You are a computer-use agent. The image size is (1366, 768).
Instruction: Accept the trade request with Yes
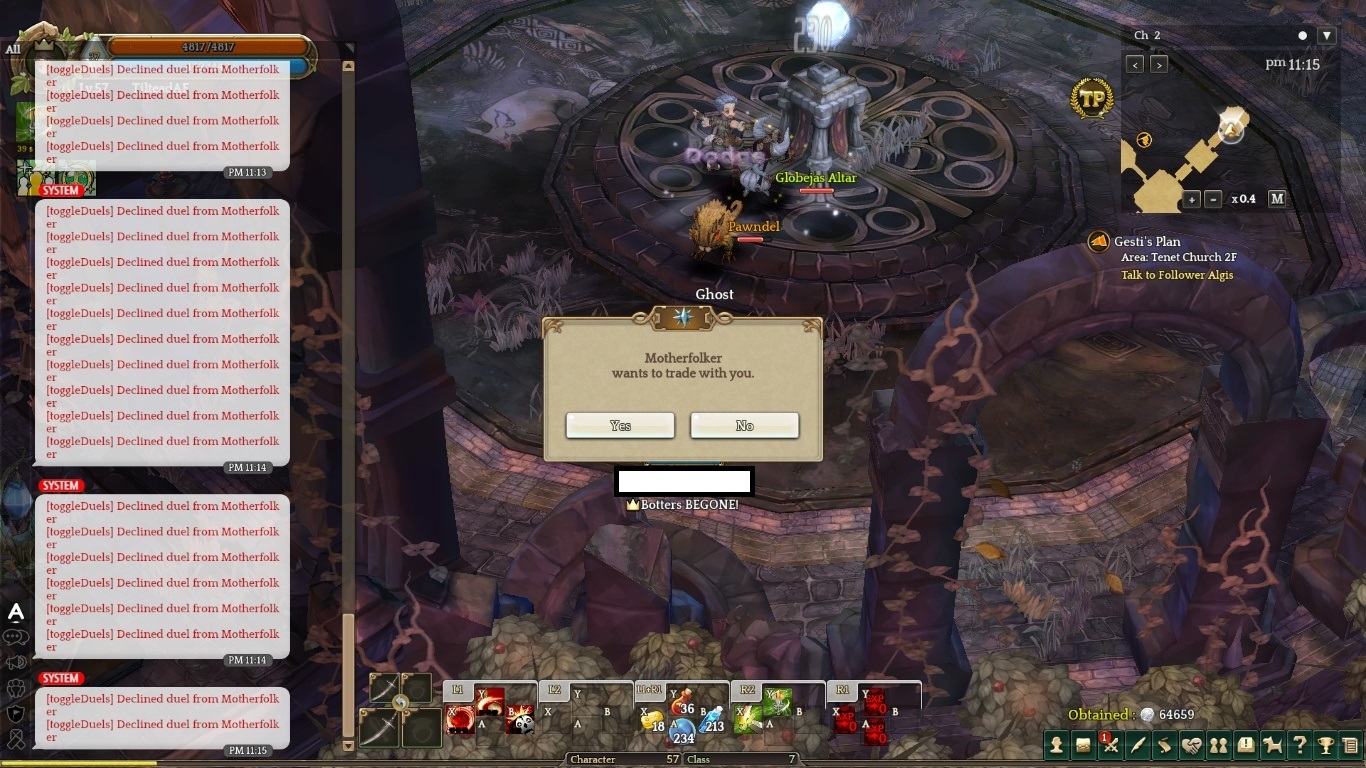tap(620, 426)
